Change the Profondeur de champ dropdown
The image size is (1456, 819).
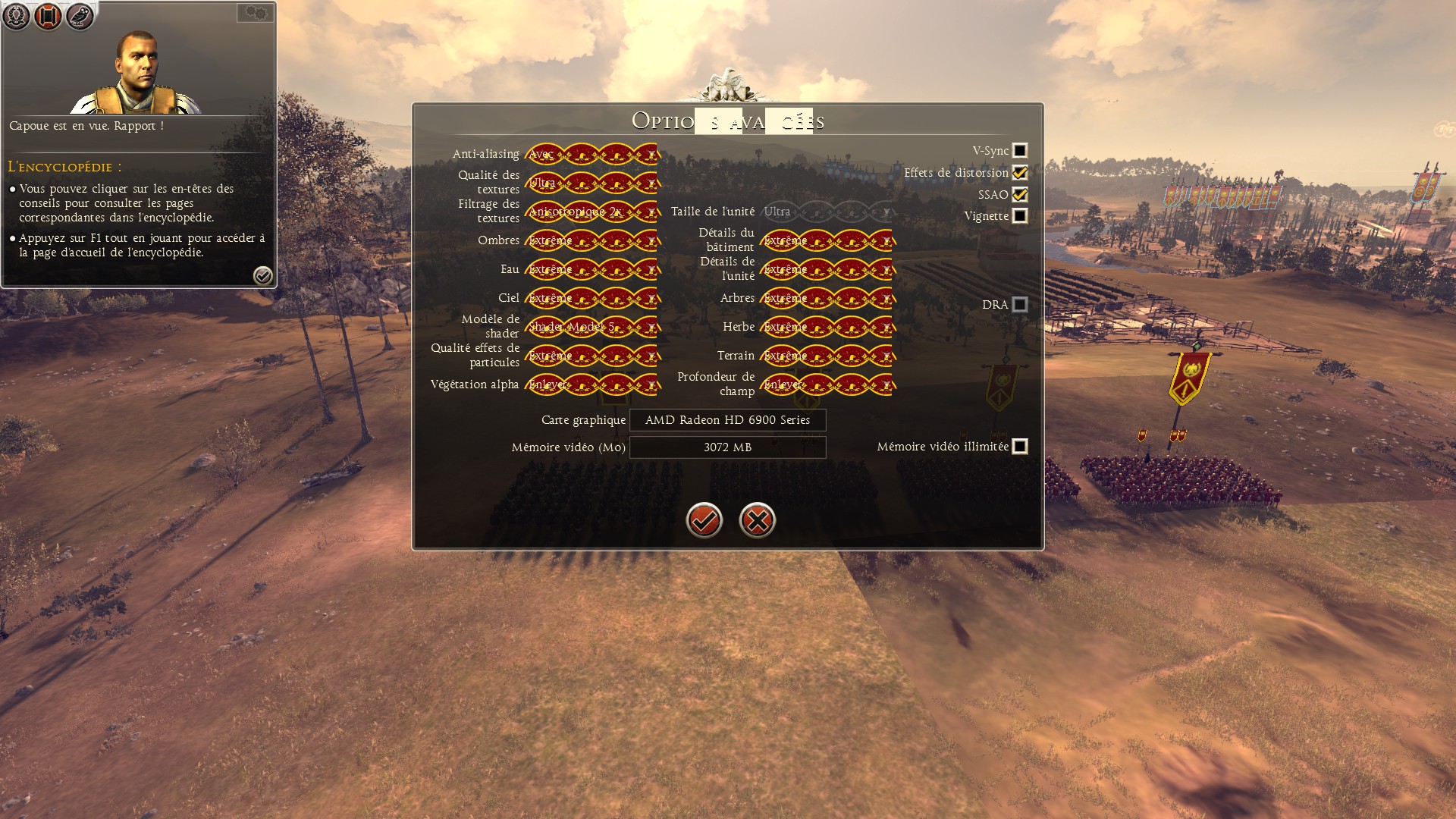click(827, 384)
